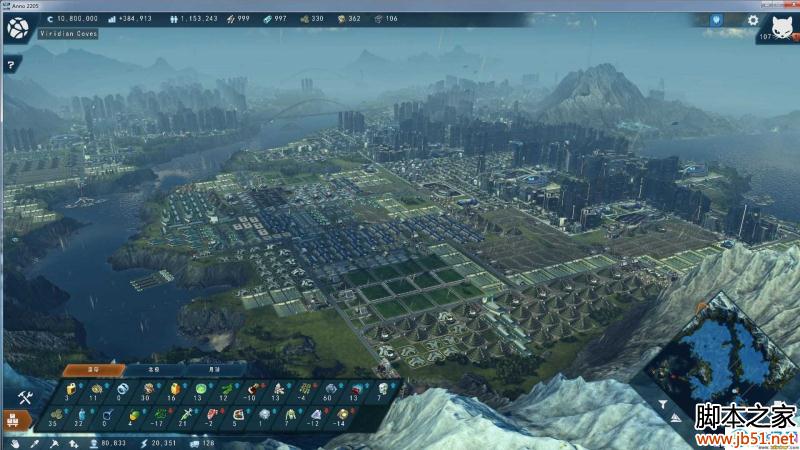Viewport: 800px width, 450px height.
Task: Select the eyedropper copy tool
Action: 34,441
